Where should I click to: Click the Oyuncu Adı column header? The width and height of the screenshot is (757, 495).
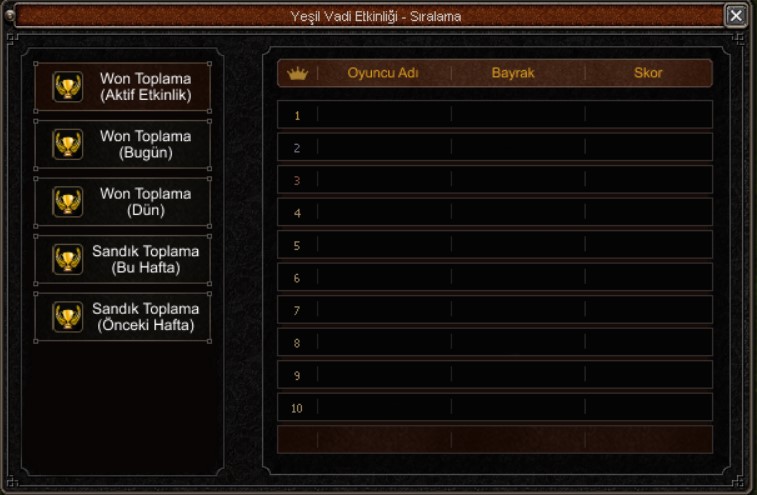(x=383, y=73)
